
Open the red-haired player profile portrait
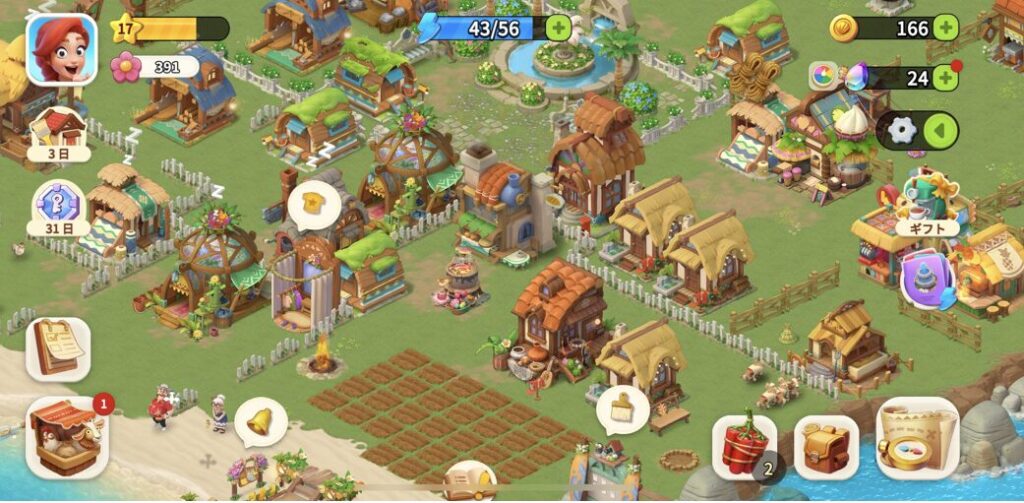(61, 49)
